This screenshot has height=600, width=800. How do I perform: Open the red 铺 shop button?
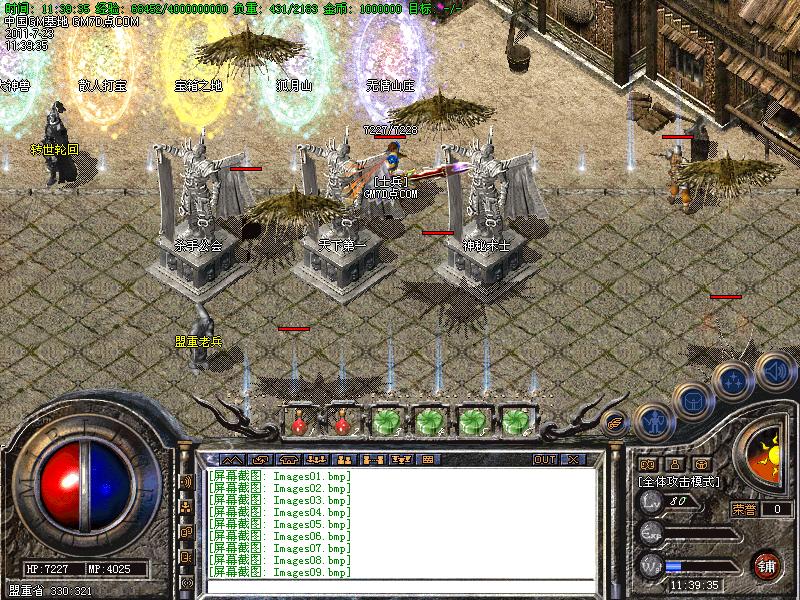point(766,564)
